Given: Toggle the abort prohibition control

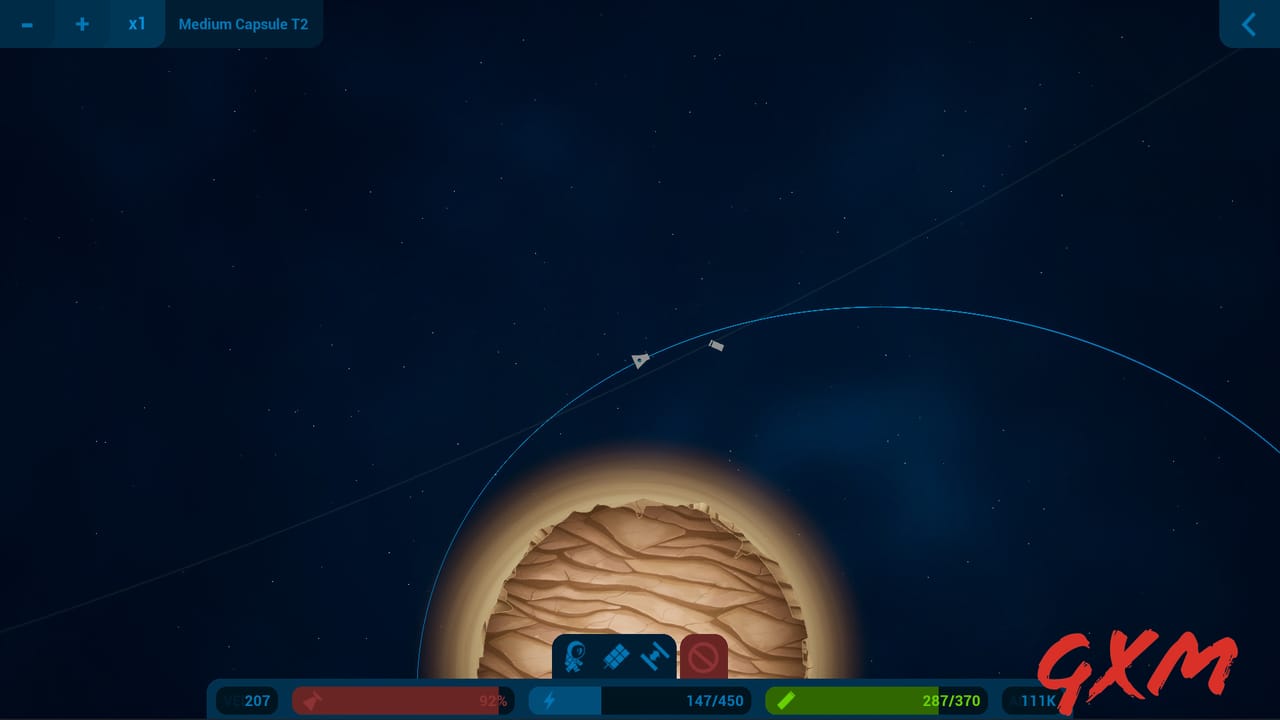Looking at the screenshot, I should pyautogui.click(x=704, y=657).
